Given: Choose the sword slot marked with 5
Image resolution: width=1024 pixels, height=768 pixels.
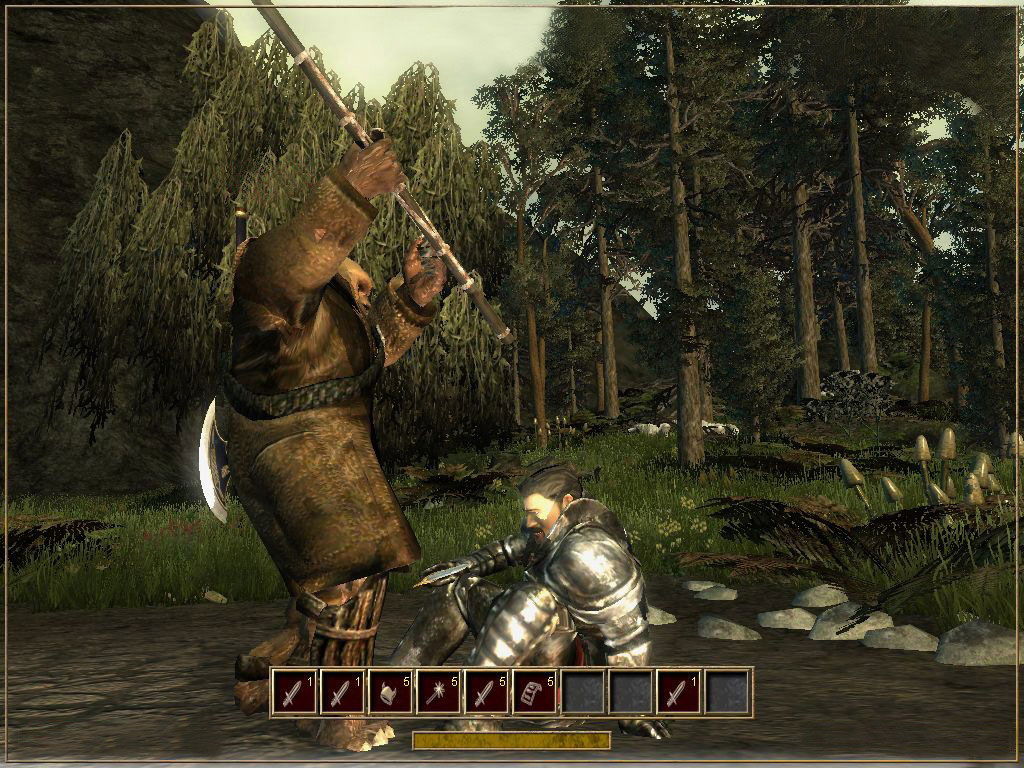Looking at the screenshot, I should (x=487, y=692).
